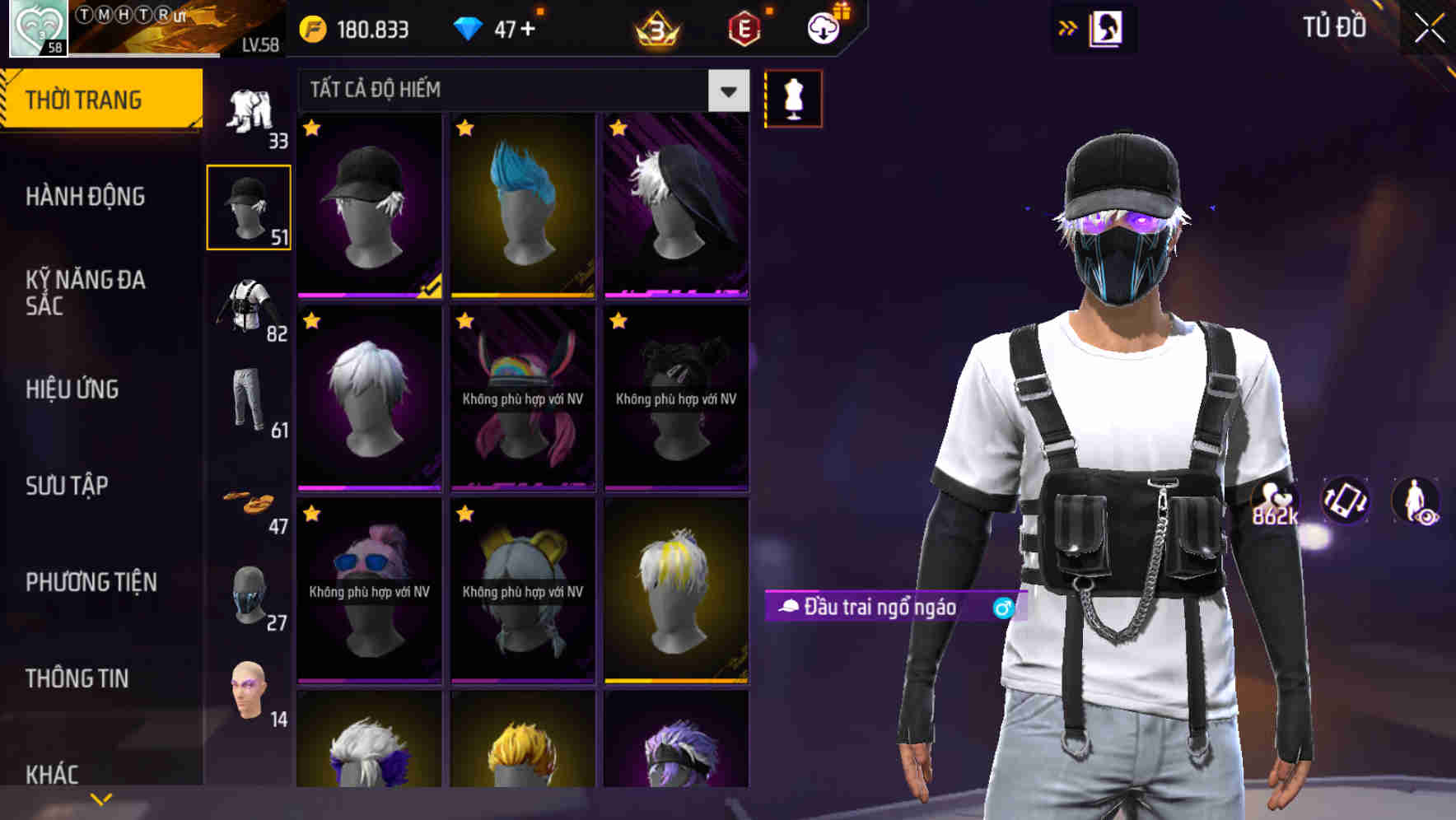
Task: Expand more categories with the bottom chevron
Action: tap(100, 799)
